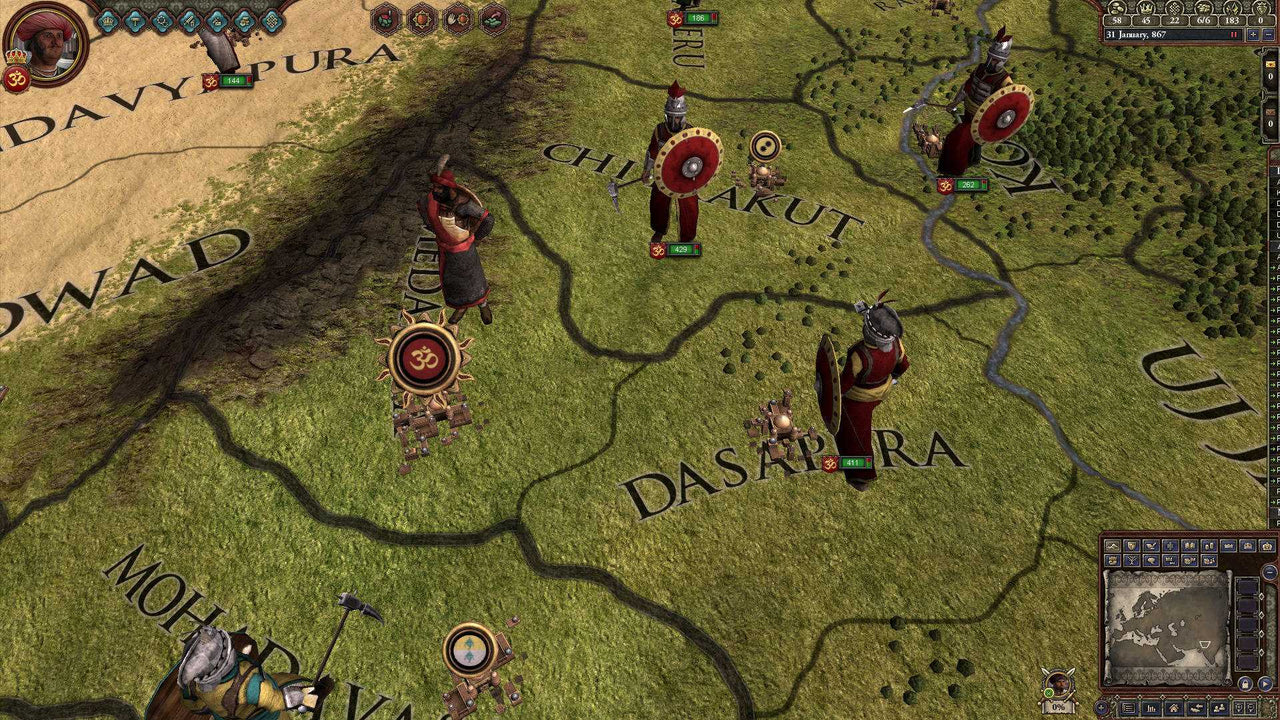Open the Find Character icon on the bottom bar
This screenshot has width=1280, height=720.
[1218, 706]
